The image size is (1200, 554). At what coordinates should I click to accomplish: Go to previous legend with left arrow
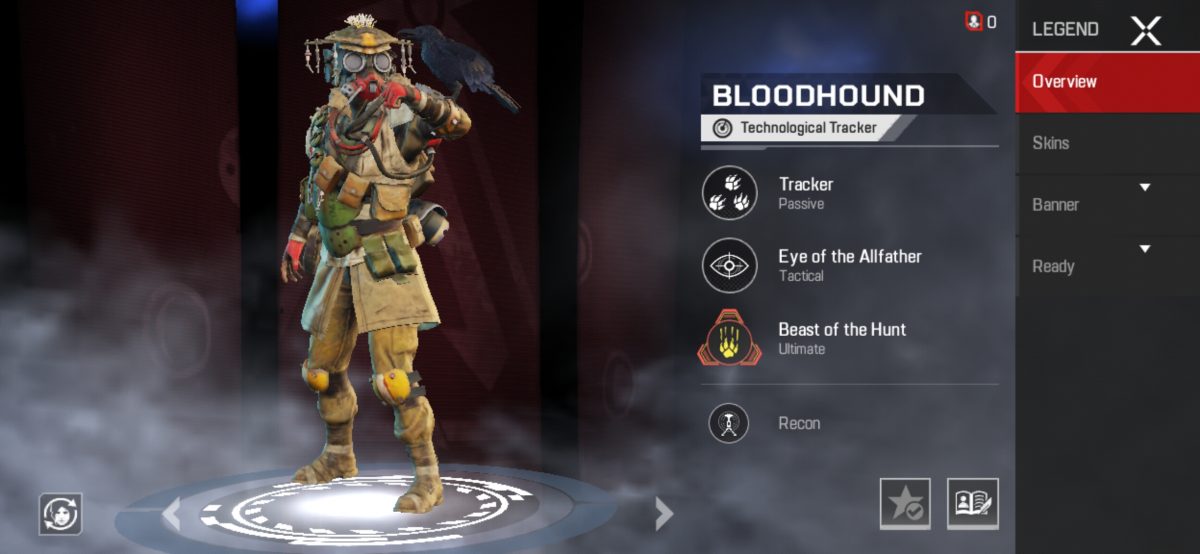pyautogui.click(x=172, y=514)
